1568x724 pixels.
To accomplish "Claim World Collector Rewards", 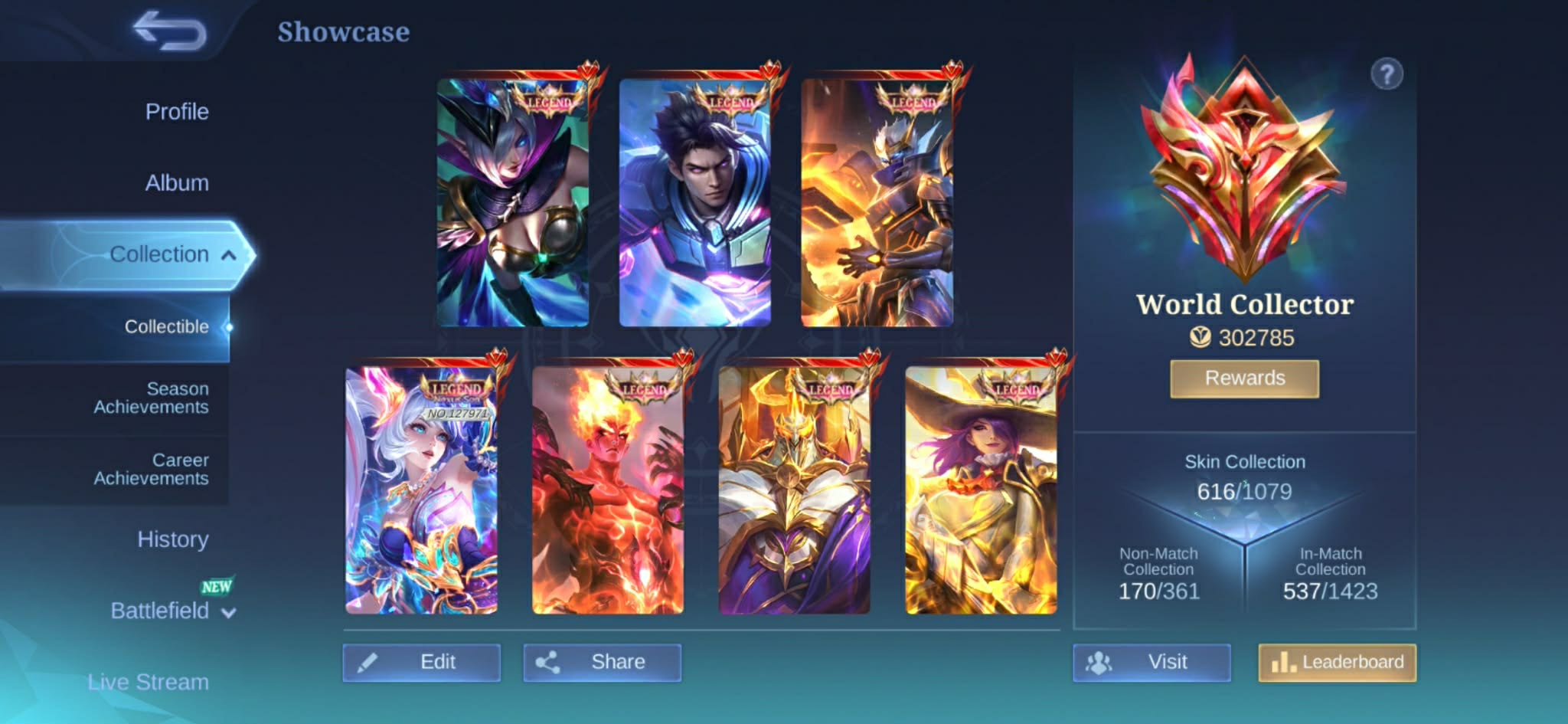I will click(x=1244, y=378).
